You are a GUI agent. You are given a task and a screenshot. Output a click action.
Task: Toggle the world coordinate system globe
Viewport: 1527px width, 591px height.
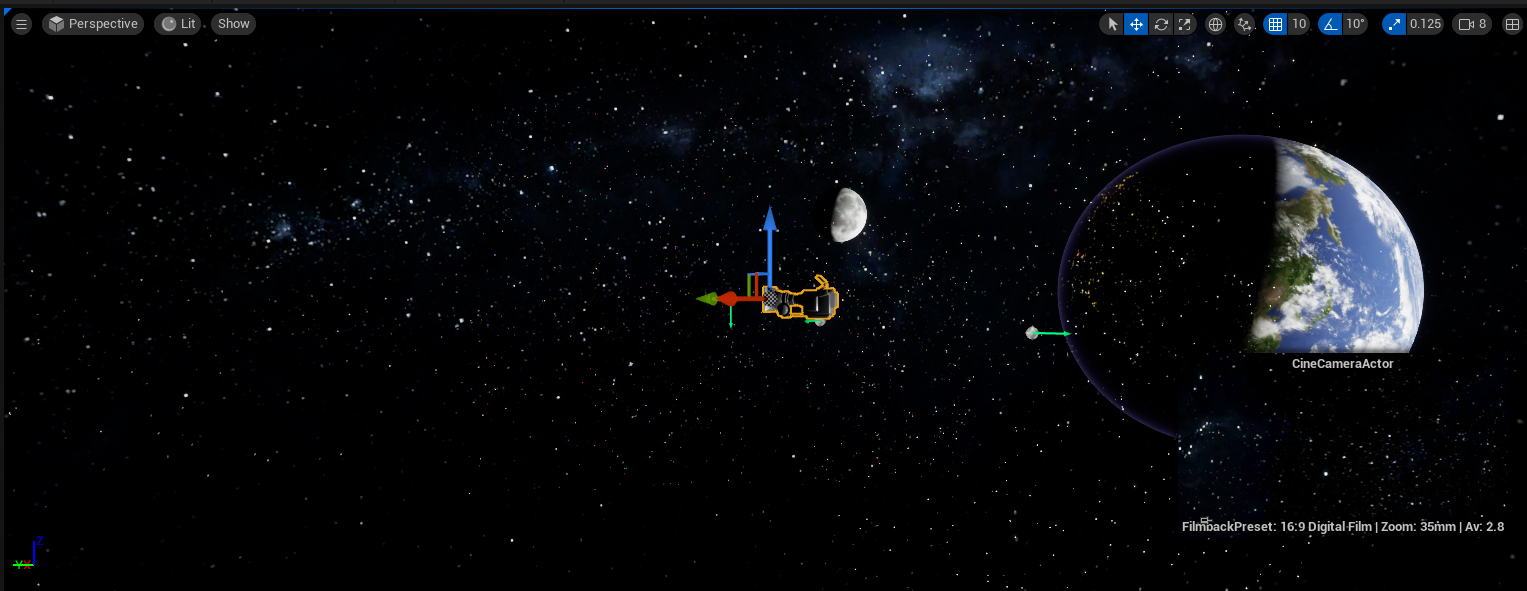(1215, 24)
